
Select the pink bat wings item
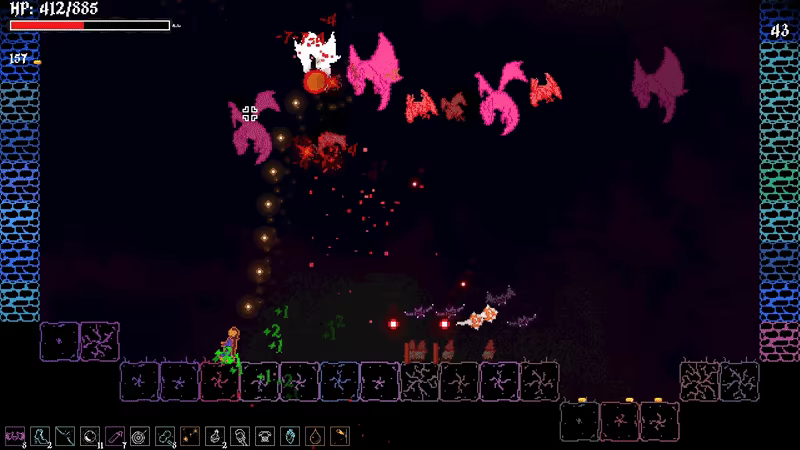(x=14, y=436)
